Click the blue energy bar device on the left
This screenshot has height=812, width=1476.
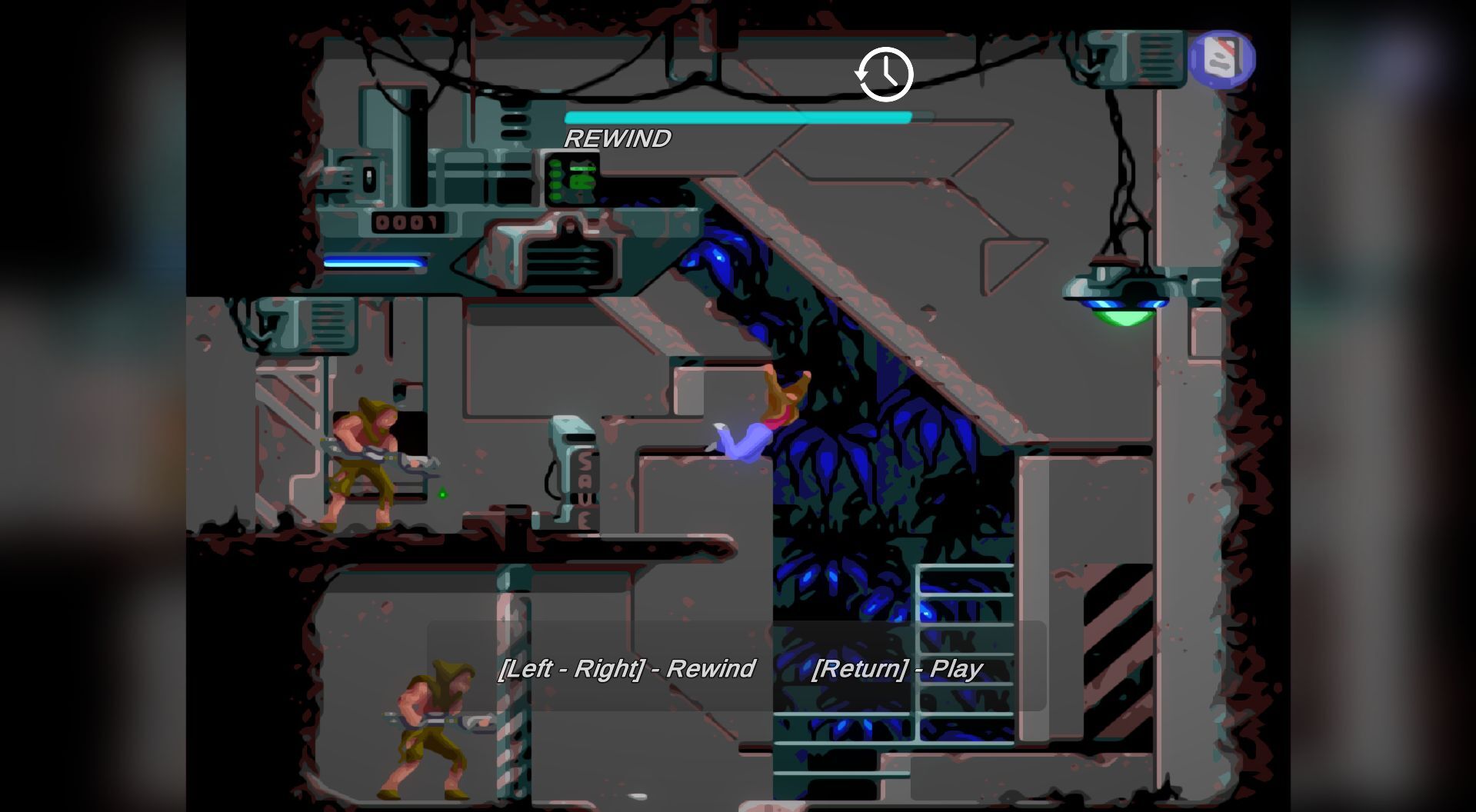pyautogui.click(x=375, y=261)
